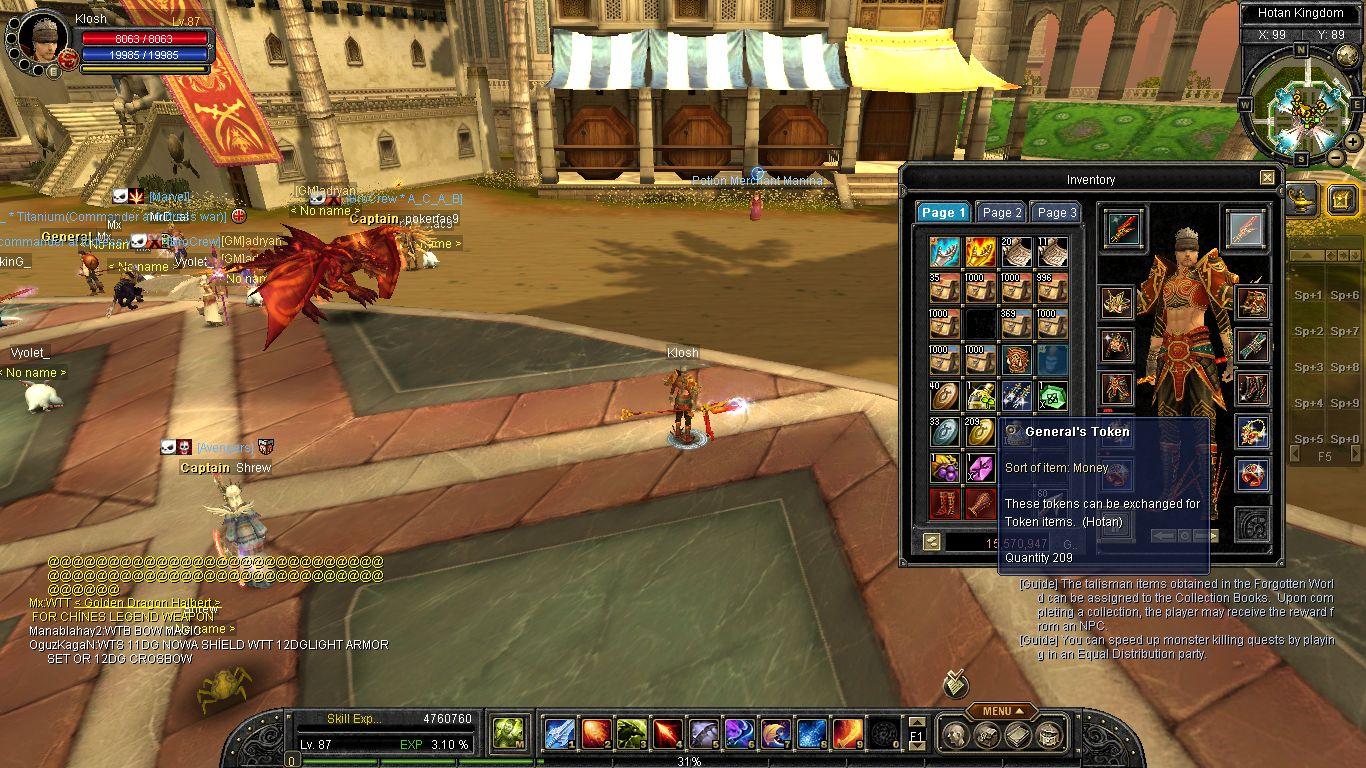Use the skill in hotbar slot 1
The image size is (1366, 768).
(x=560, y=734)
